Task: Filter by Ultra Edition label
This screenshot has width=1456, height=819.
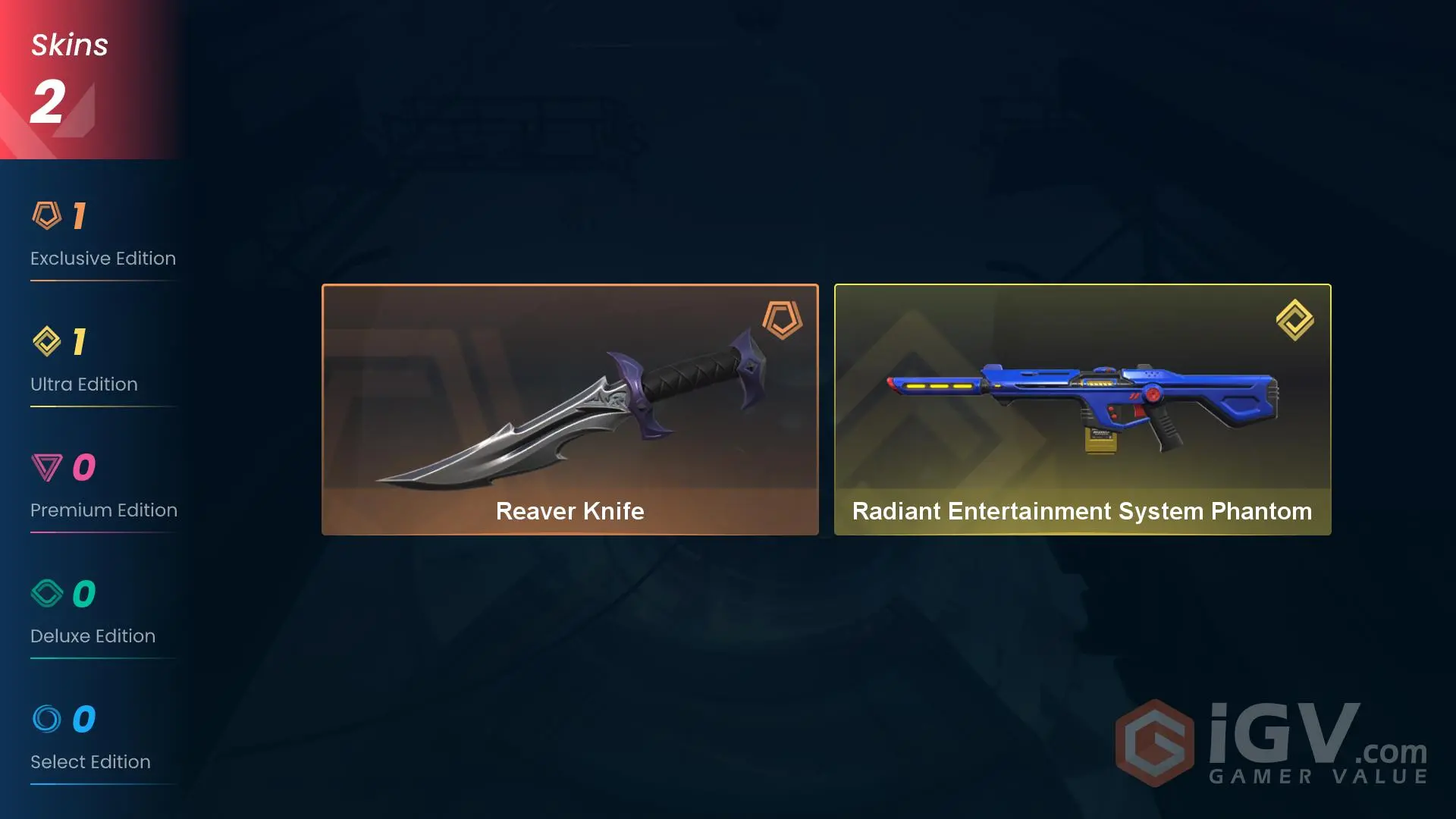Action: click(83, 384)
